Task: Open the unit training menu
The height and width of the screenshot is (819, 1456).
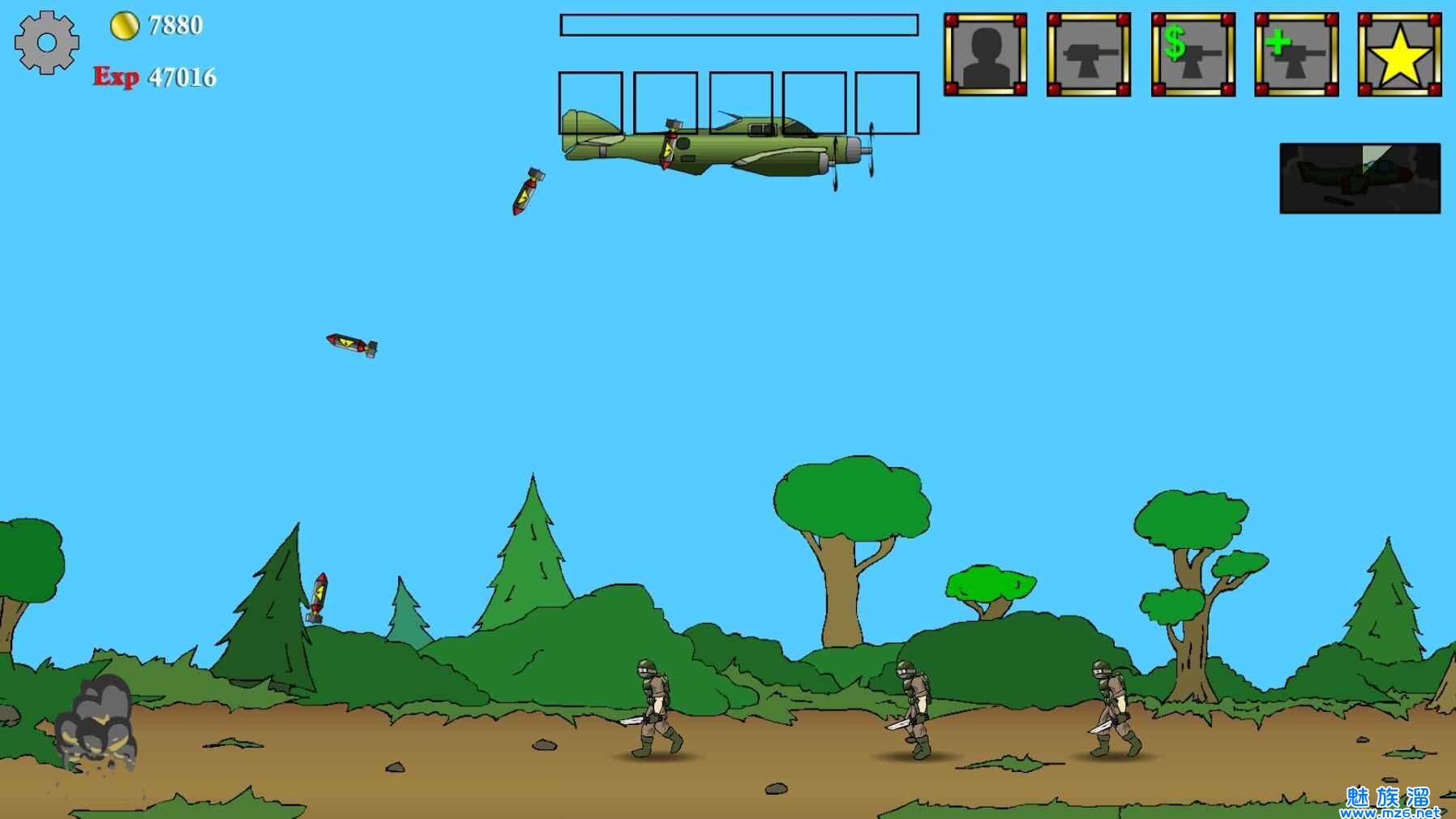Action: pos(985,54)
